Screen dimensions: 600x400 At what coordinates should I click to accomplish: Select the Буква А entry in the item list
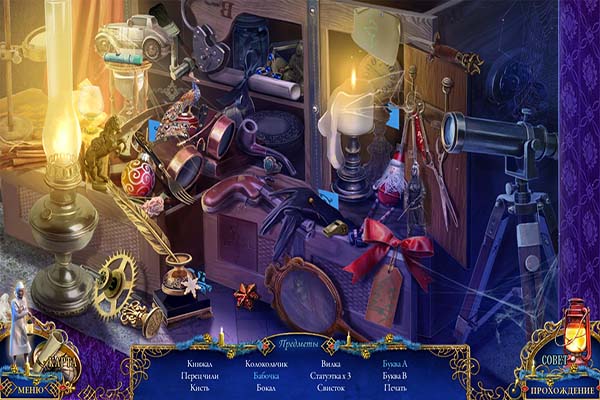[x=395, y=364]
